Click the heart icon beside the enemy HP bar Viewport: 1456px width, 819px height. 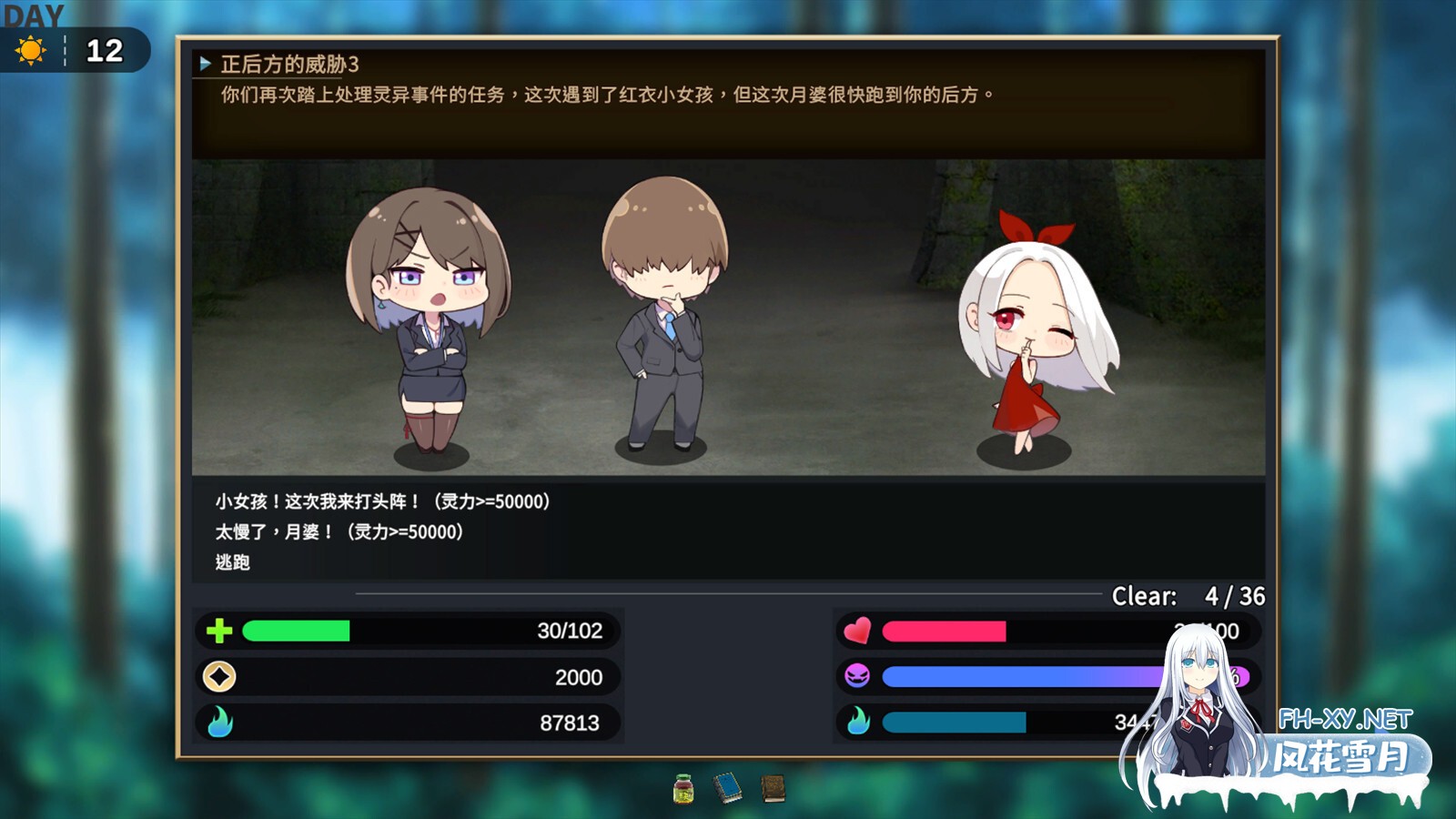[x=856, y=630]
